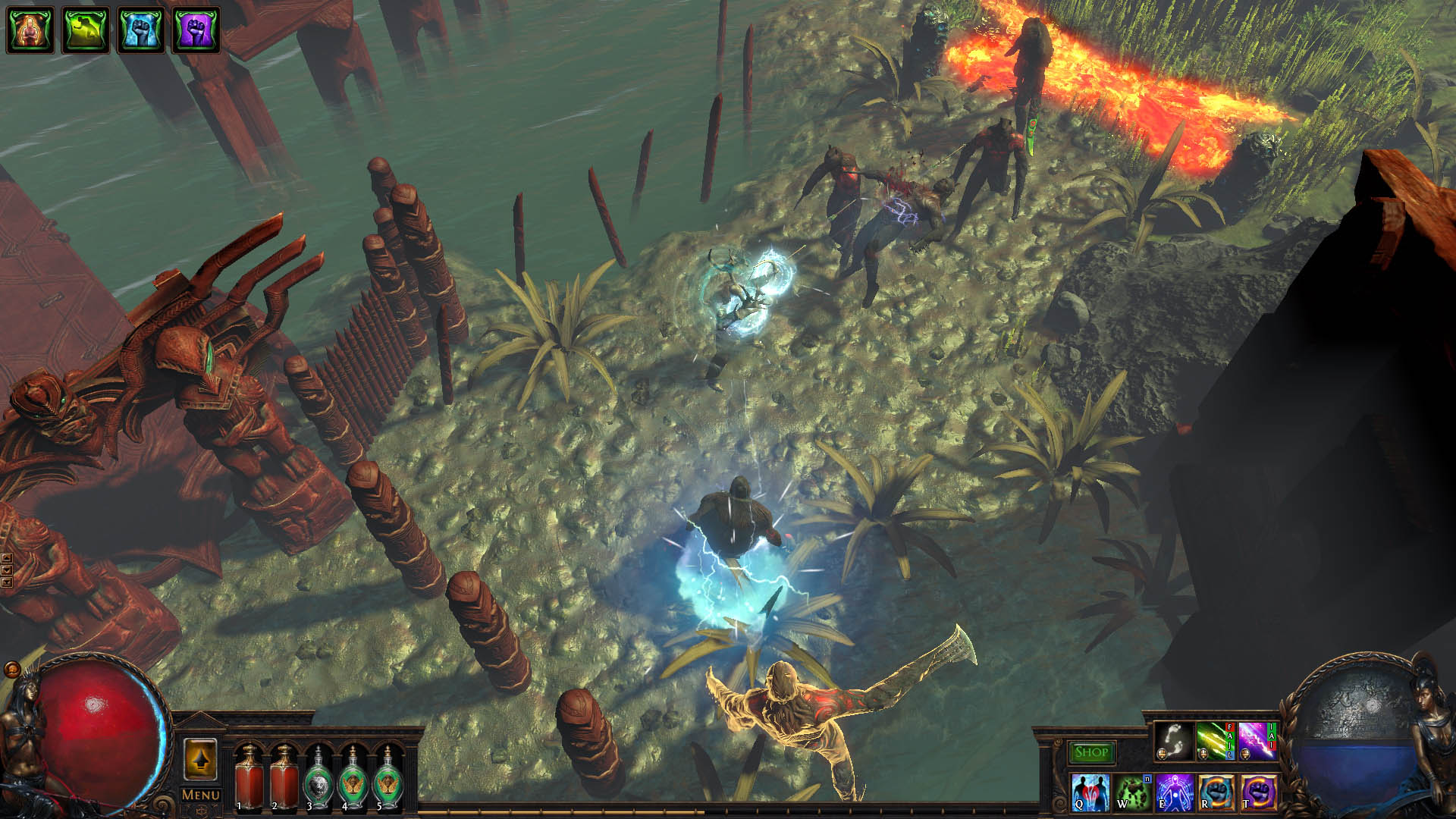Activate the E purple glowing figure skill

(x=1174, y=792)
